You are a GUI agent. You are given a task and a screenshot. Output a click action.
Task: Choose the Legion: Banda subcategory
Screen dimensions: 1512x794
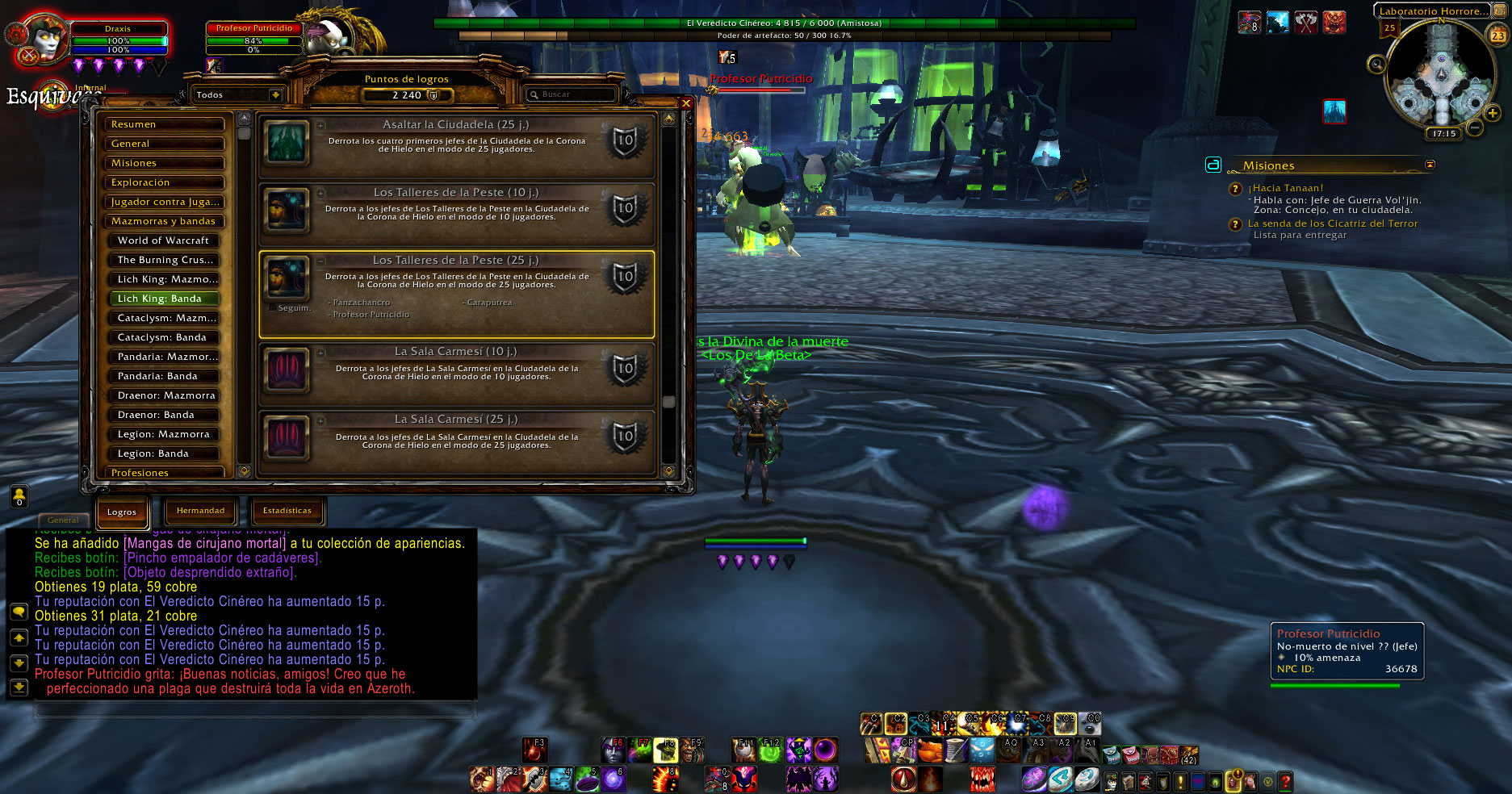165,453
